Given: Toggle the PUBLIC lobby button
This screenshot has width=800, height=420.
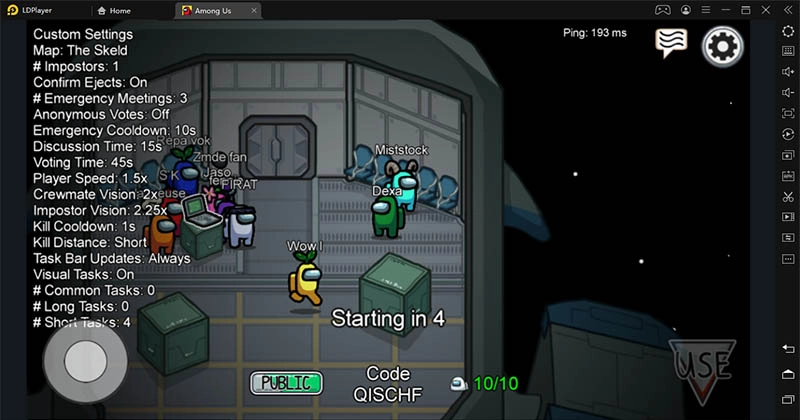Looking at the screenshot, I should 286,382.
